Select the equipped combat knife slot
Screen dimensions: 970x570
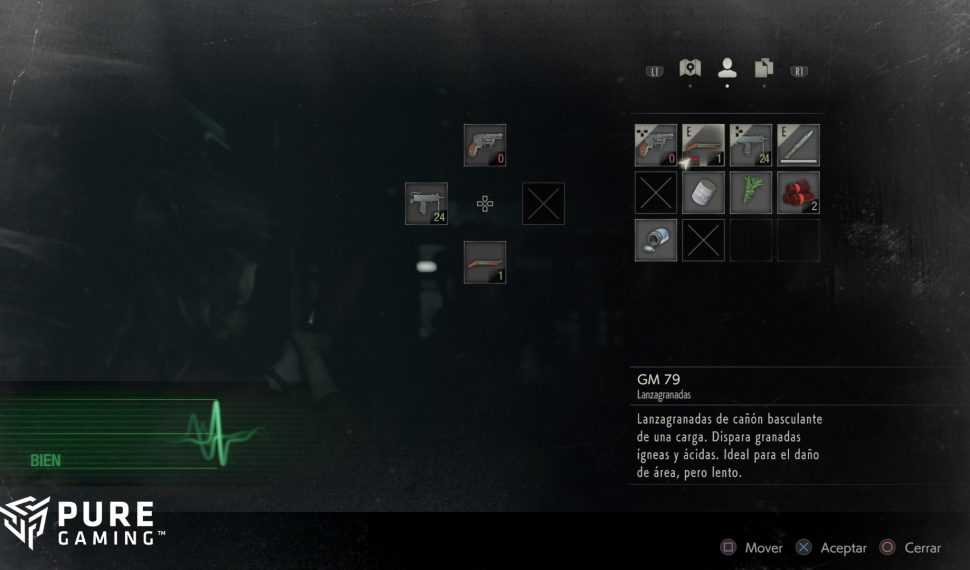coord(798,145)
